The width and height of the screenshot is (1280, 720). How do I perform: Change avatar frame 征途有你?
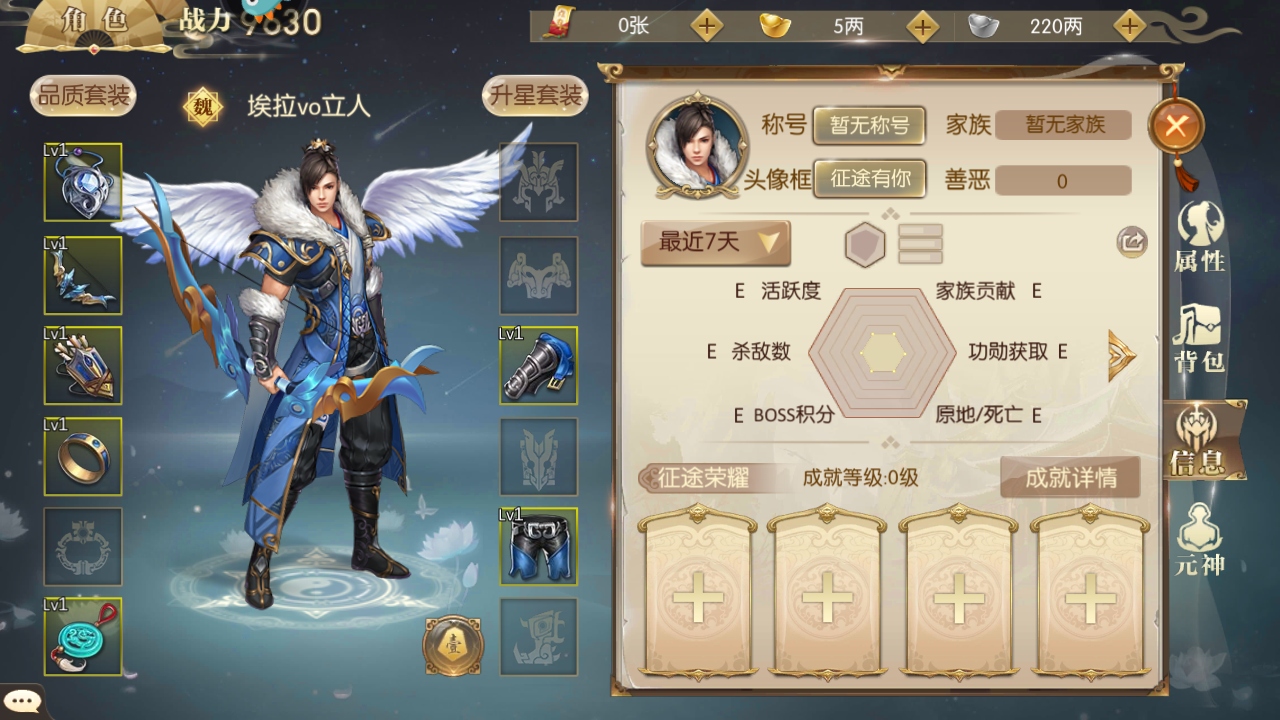point(868,179)
